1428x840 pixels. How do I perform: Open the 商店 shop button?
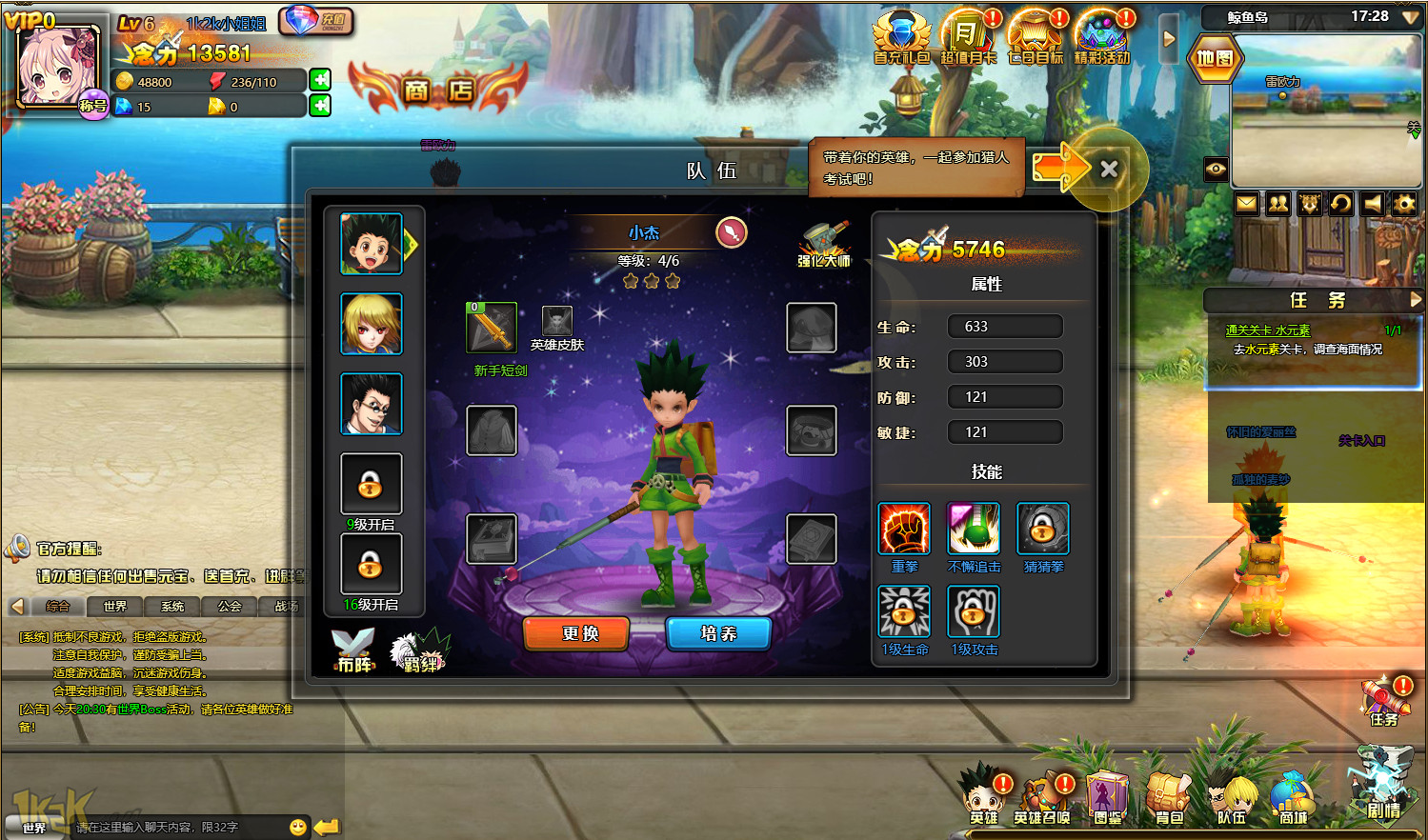pyautogui.click(x=438, y=90)
